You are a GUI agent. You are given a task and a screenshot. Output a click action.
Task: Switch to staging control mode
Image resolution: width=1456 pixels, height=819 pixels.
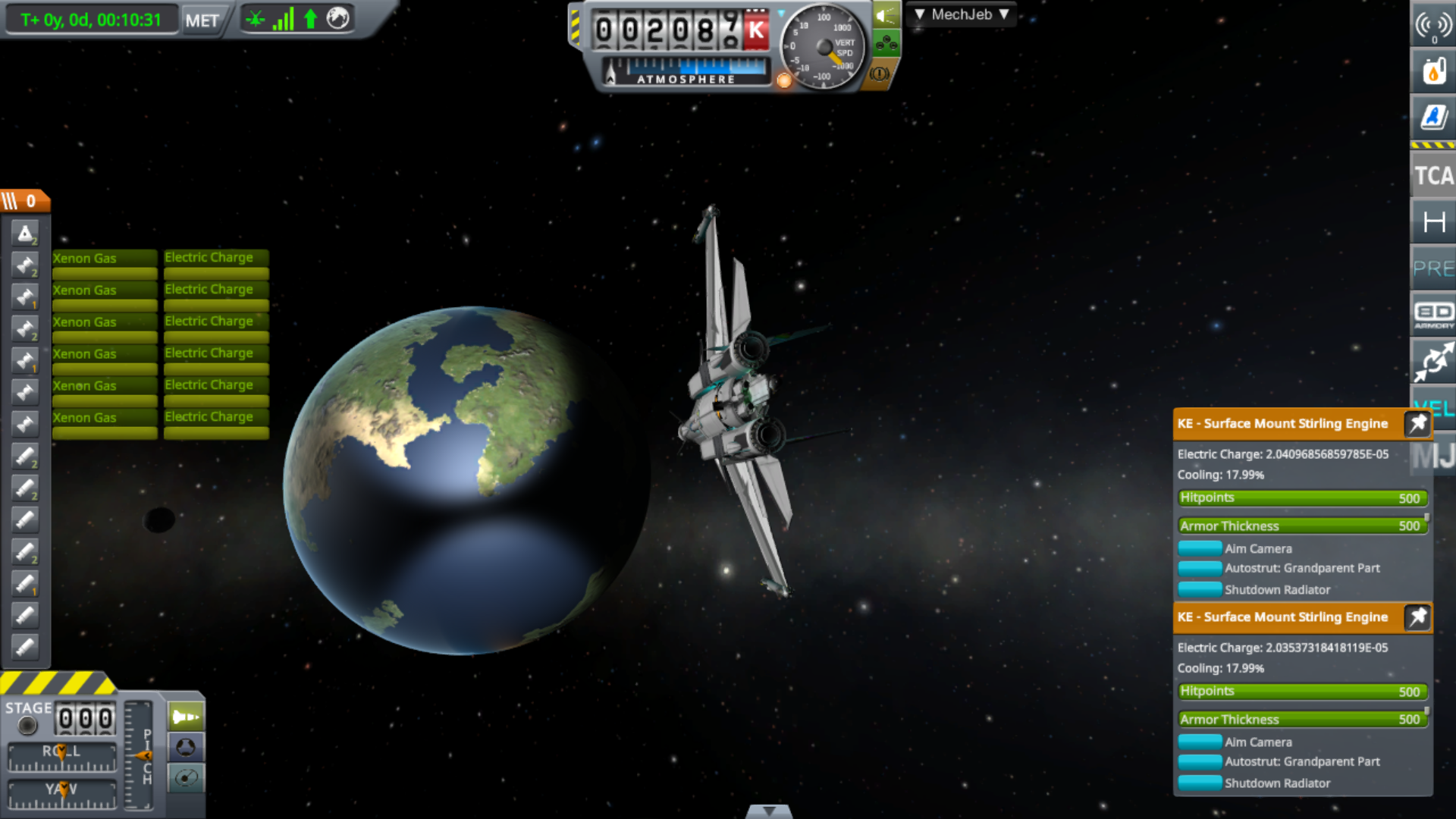tap(186, 717)
